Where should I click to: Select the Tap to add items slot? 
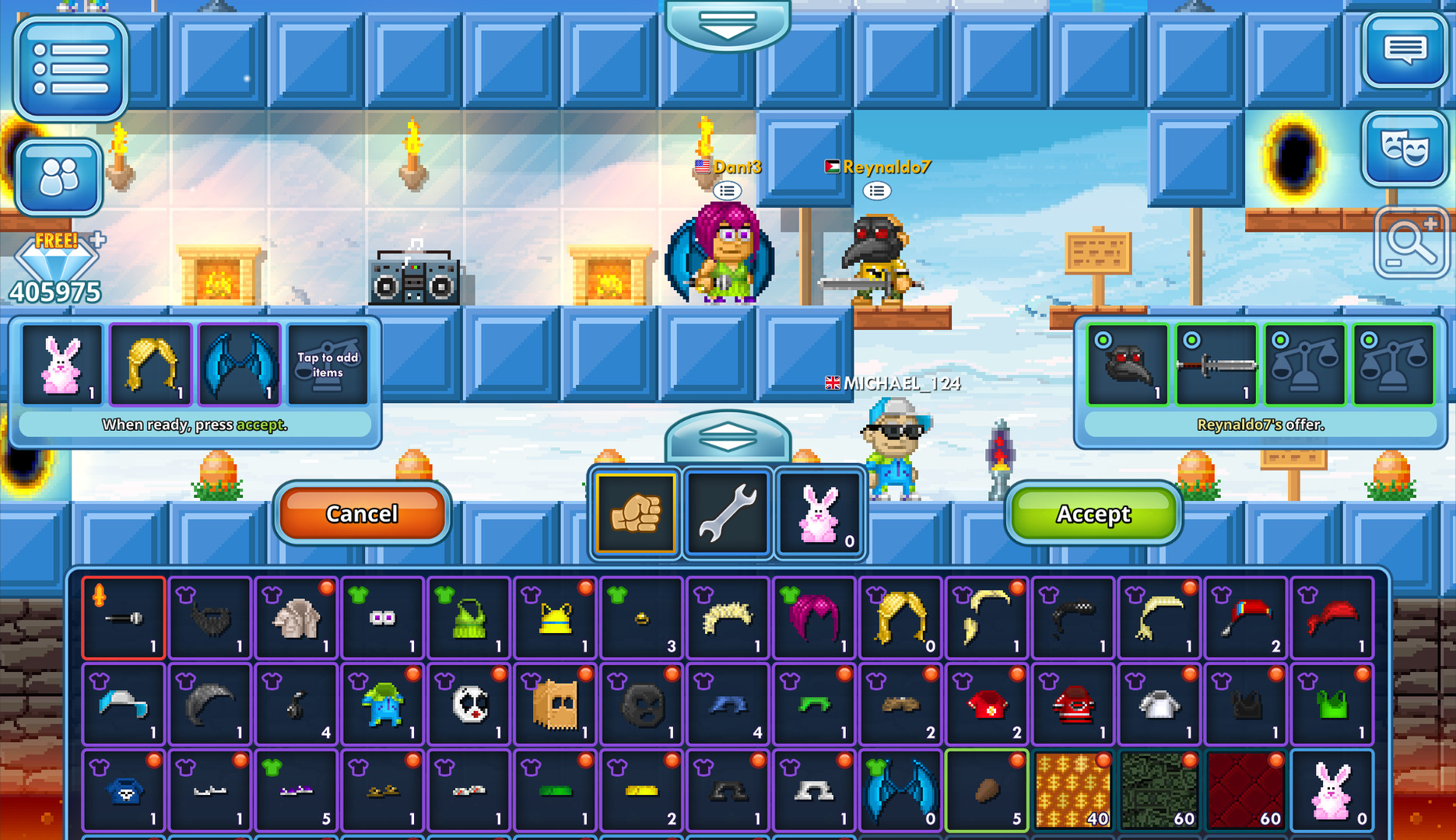point(328,366)
